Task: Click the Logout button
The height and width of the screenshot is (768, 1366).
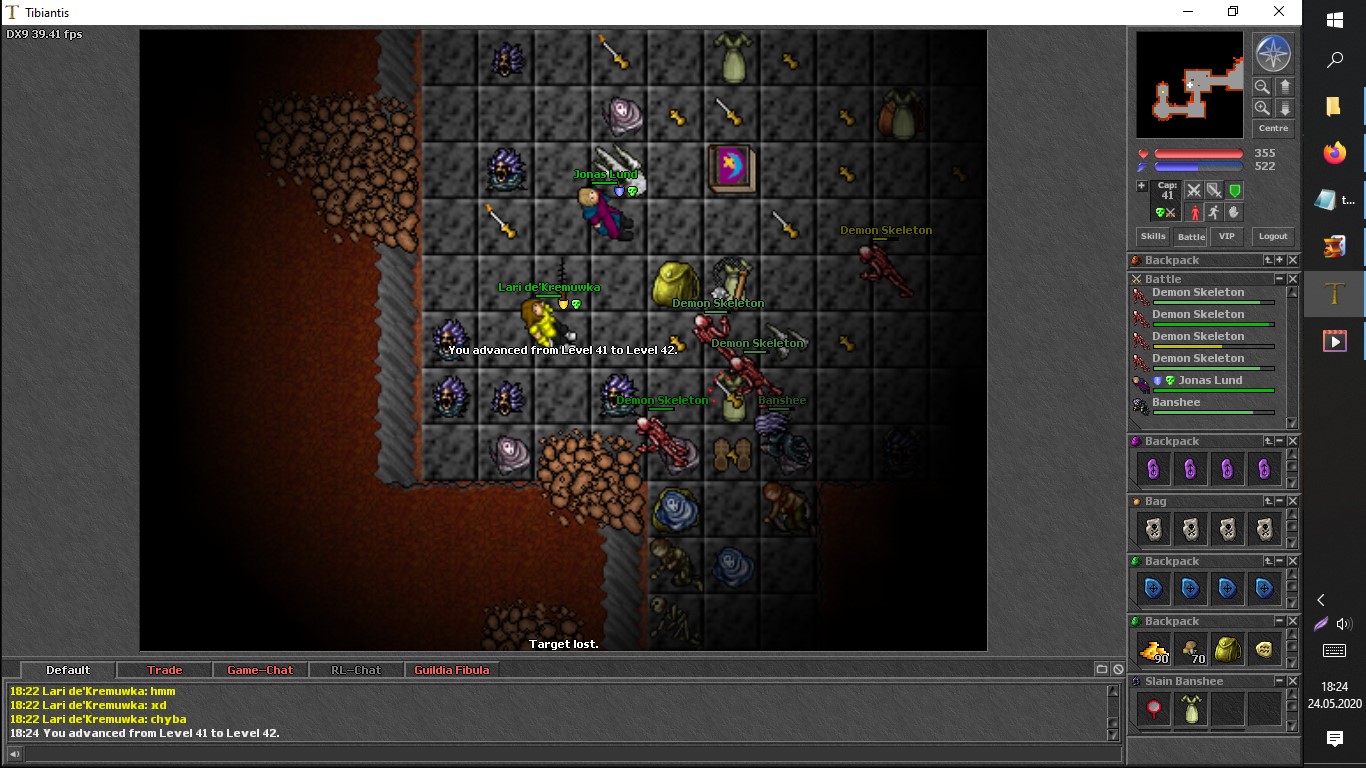Action: pos(1273,237)
